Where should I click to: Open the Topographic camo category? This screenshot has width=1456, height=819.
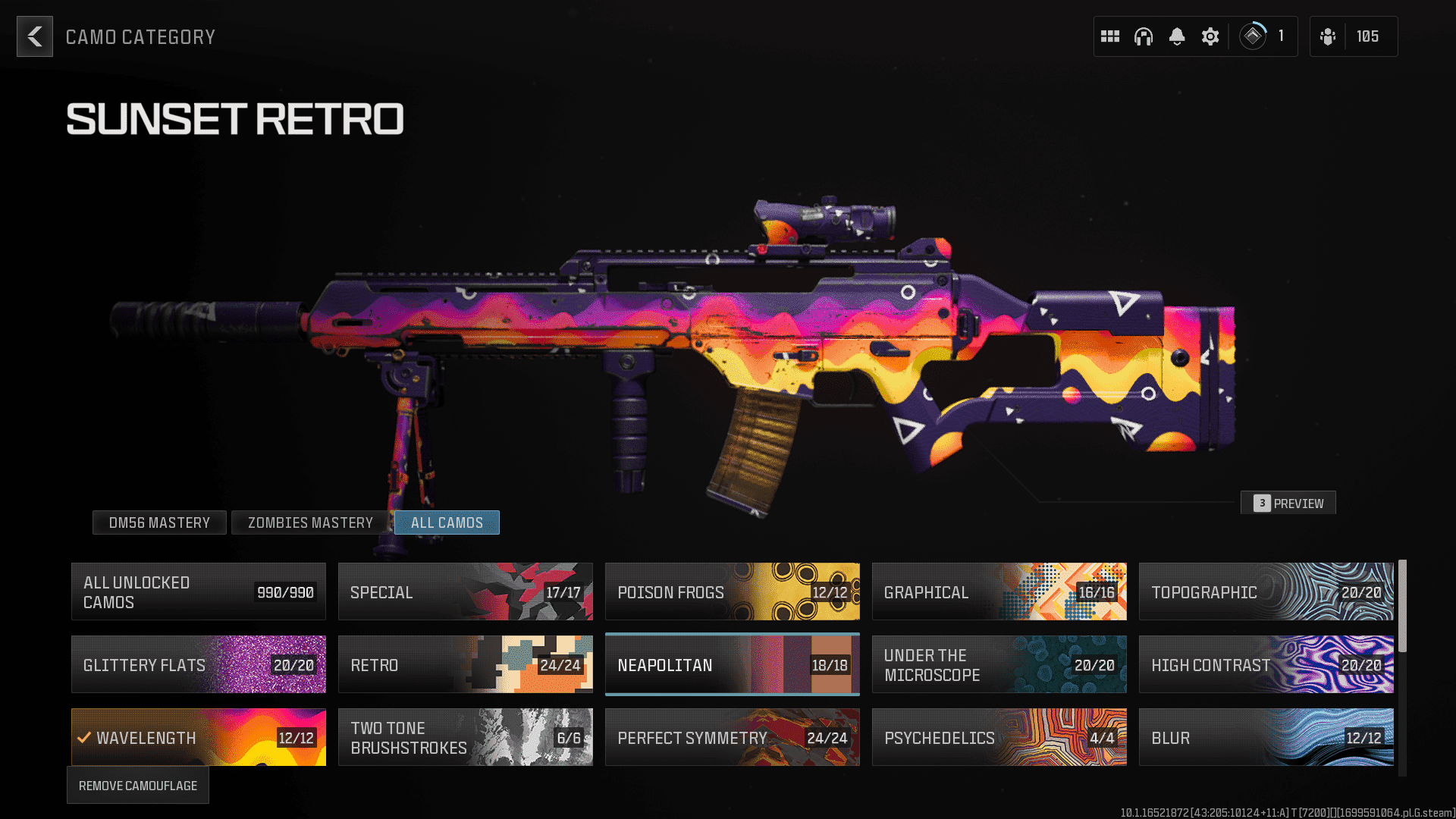click(x=1266, y=591)
